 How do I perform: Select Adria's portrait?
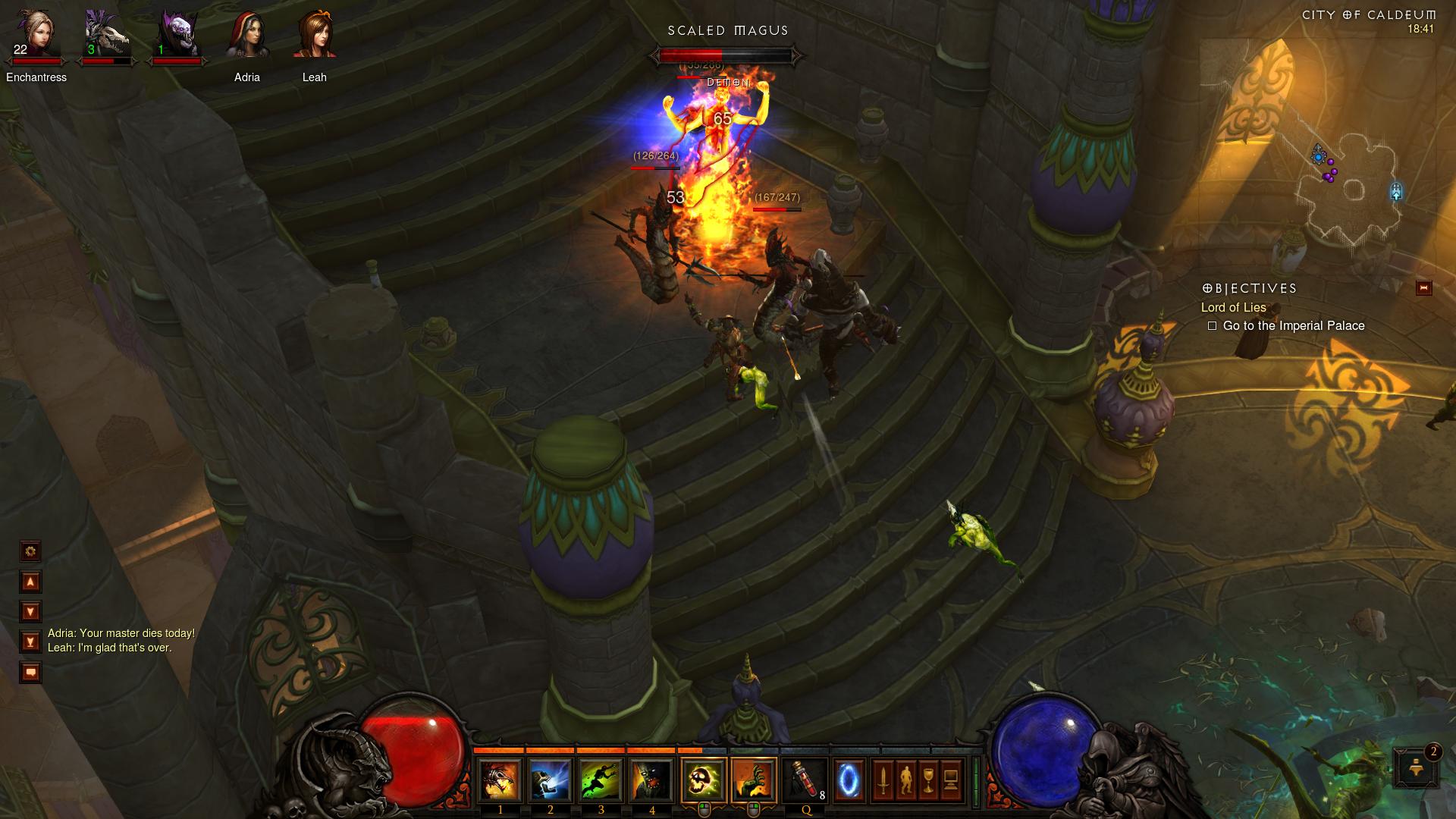pyautogui.click(x=247, y=35)
